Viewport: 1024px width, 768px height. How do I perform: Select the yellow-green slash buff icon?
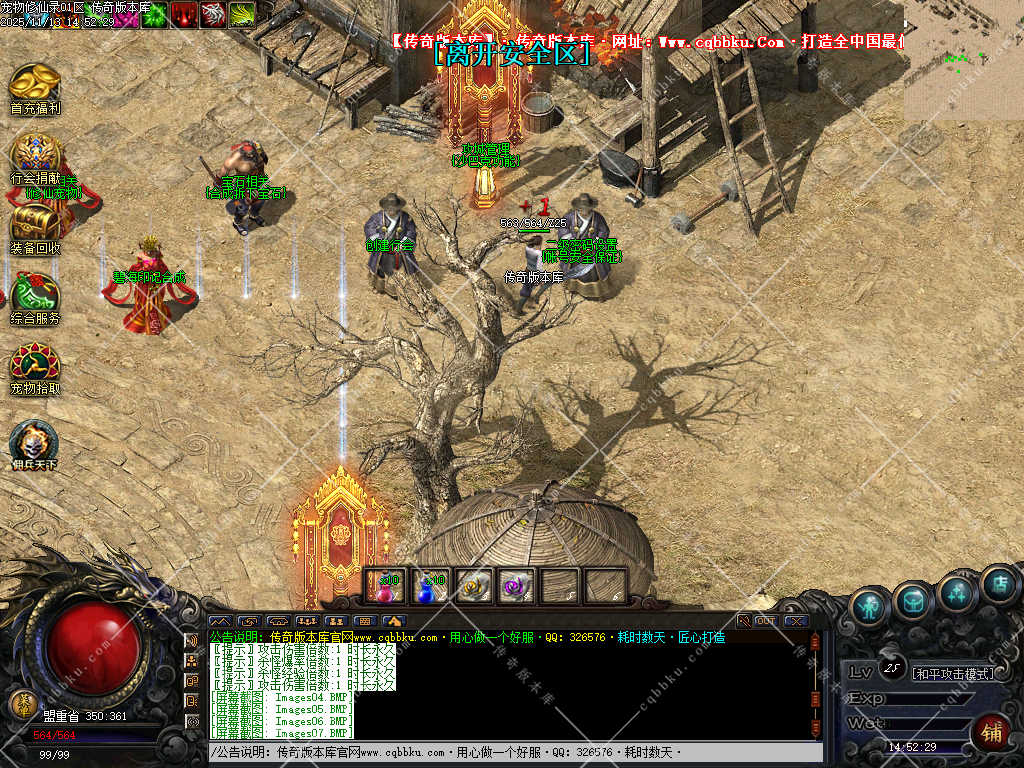pos(241,14)
